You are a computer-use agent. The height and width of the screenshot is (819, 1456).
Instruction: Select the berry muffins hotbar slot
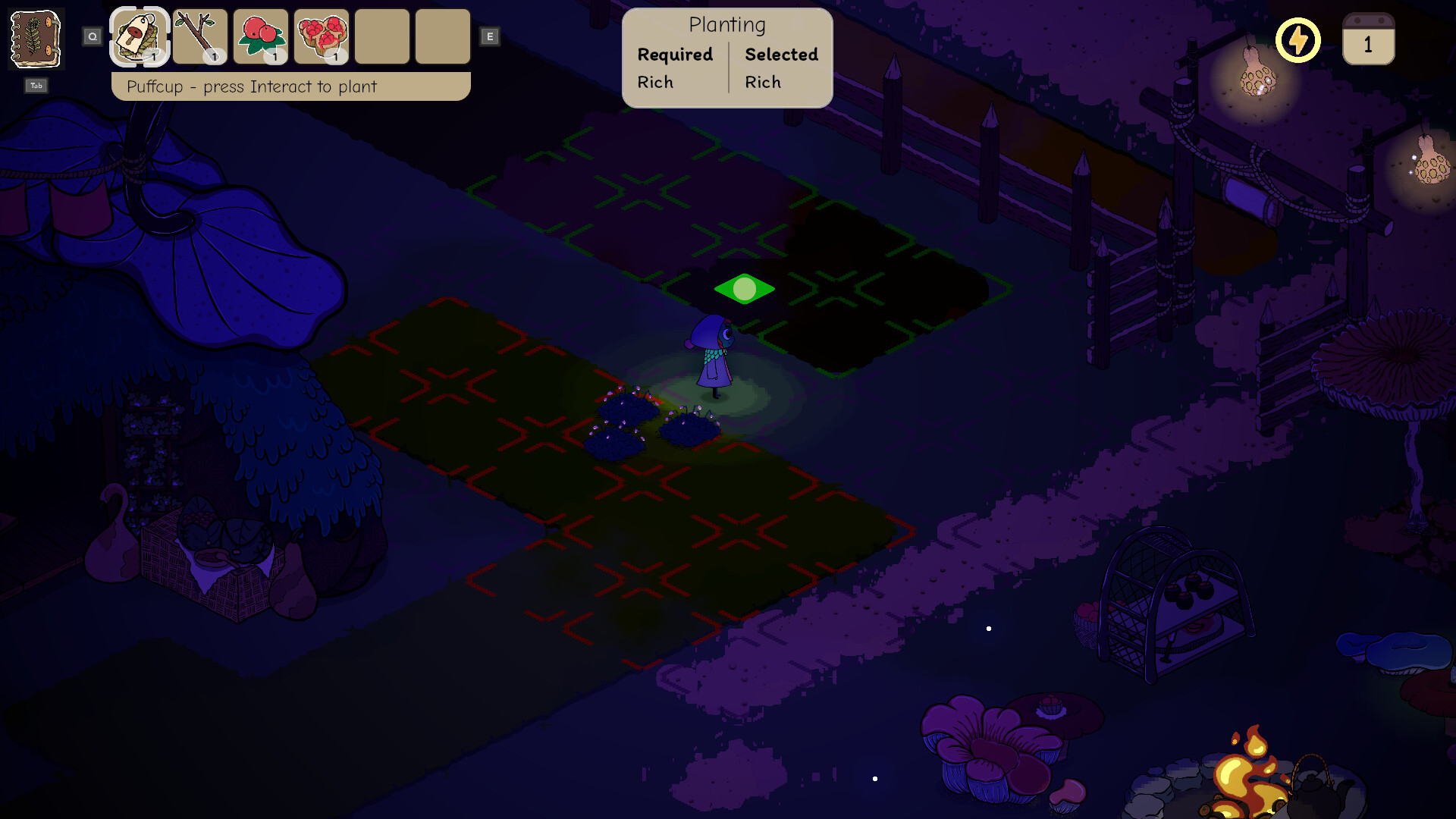321,36
